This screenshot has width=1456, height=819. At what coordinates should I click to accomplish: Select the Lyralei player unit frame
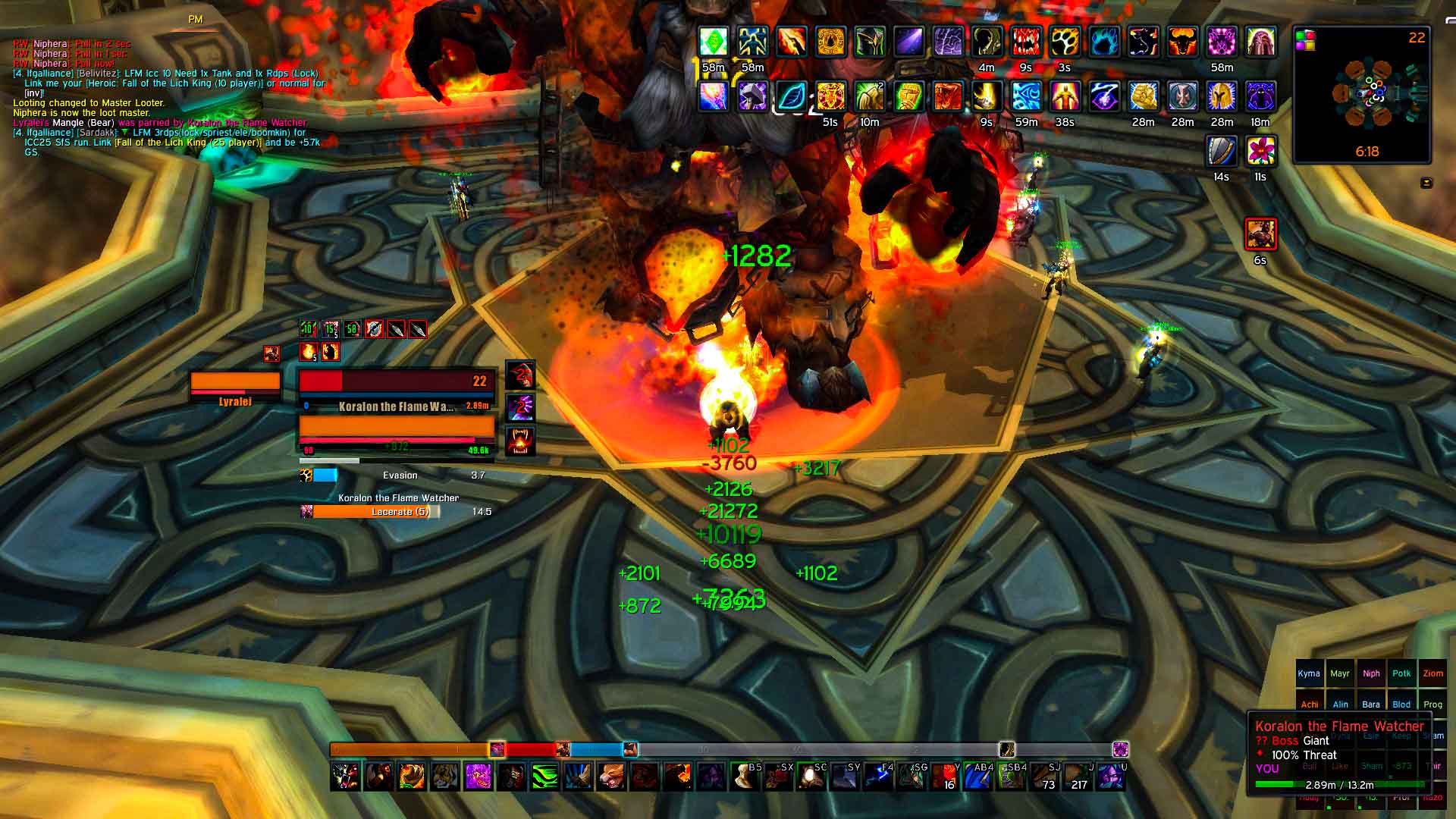pyautogui.click(x=235, y=386)
